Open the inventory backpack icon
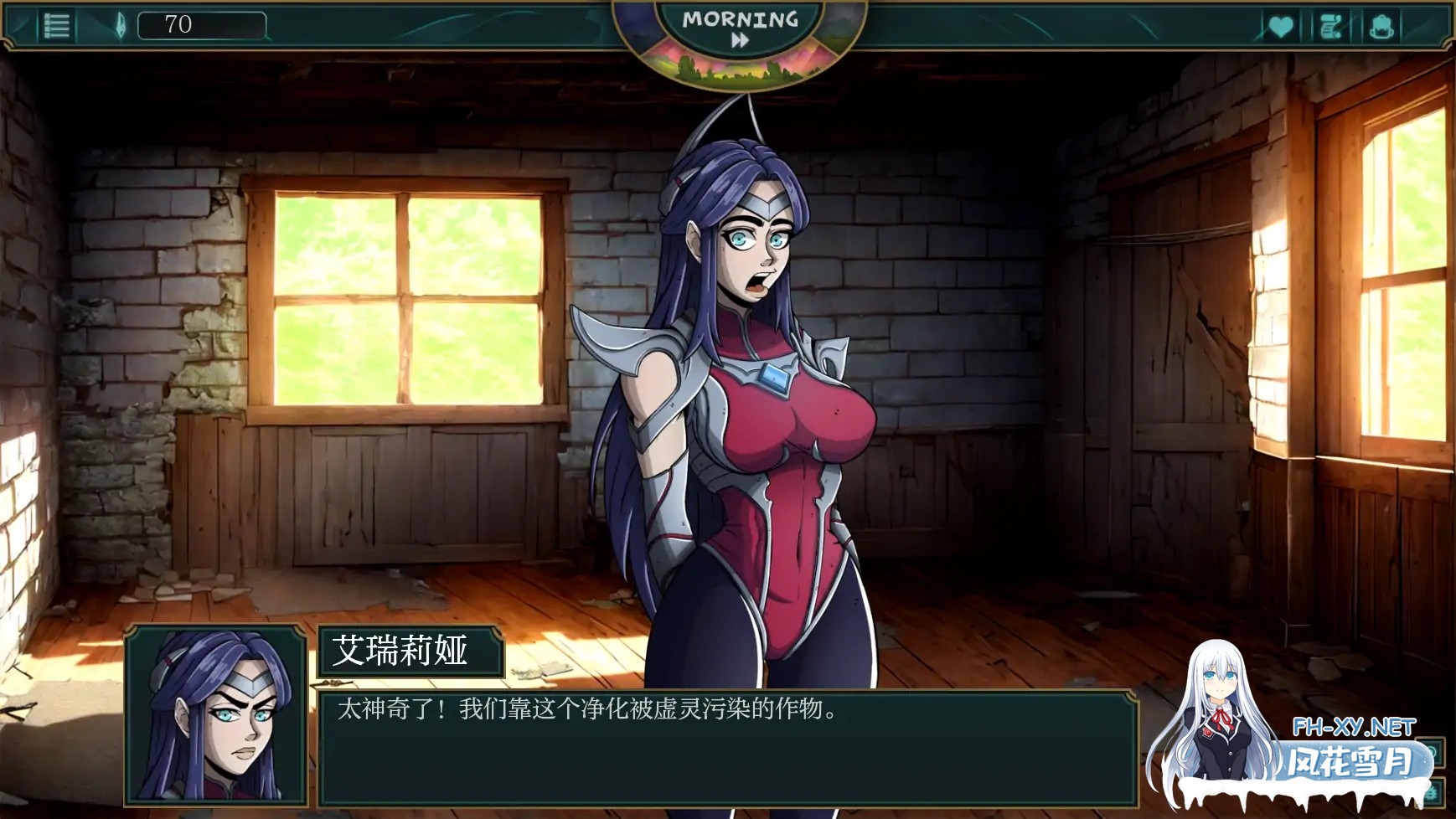Screen dimensions: 1456x819 tap(1383, 24)
